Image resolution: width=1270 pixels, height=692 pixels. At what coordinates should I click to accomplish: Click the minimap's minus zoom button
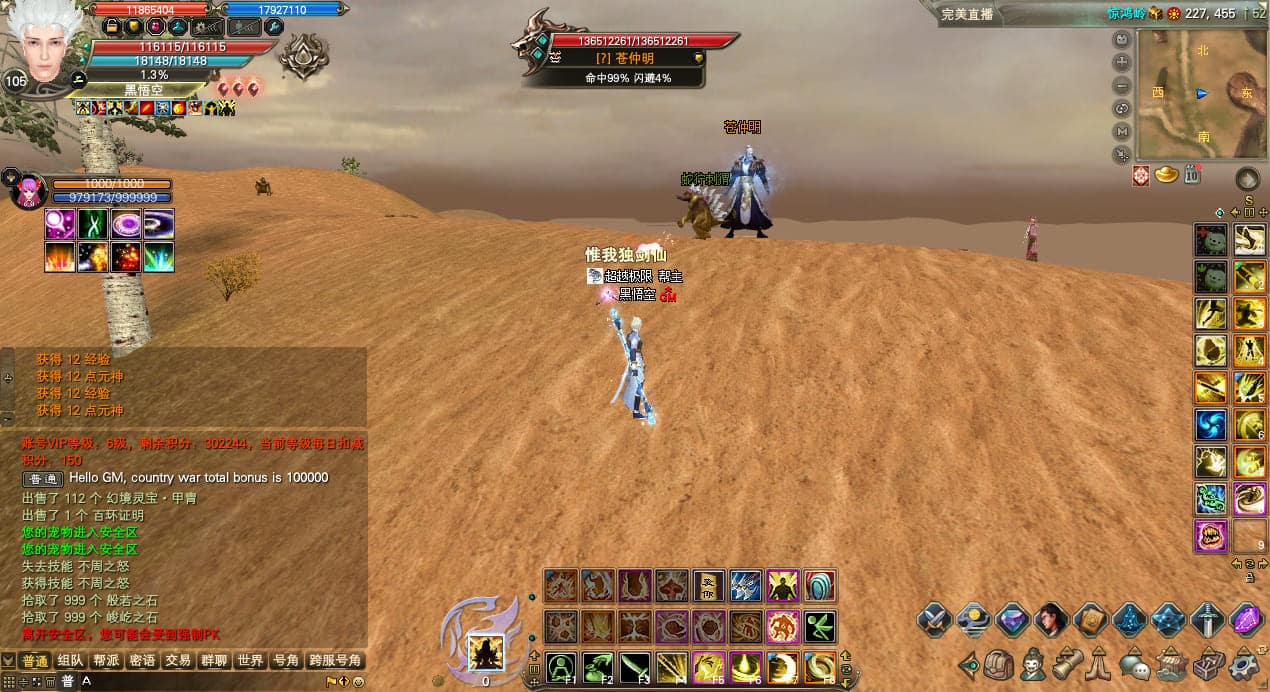click(1122, 85)
